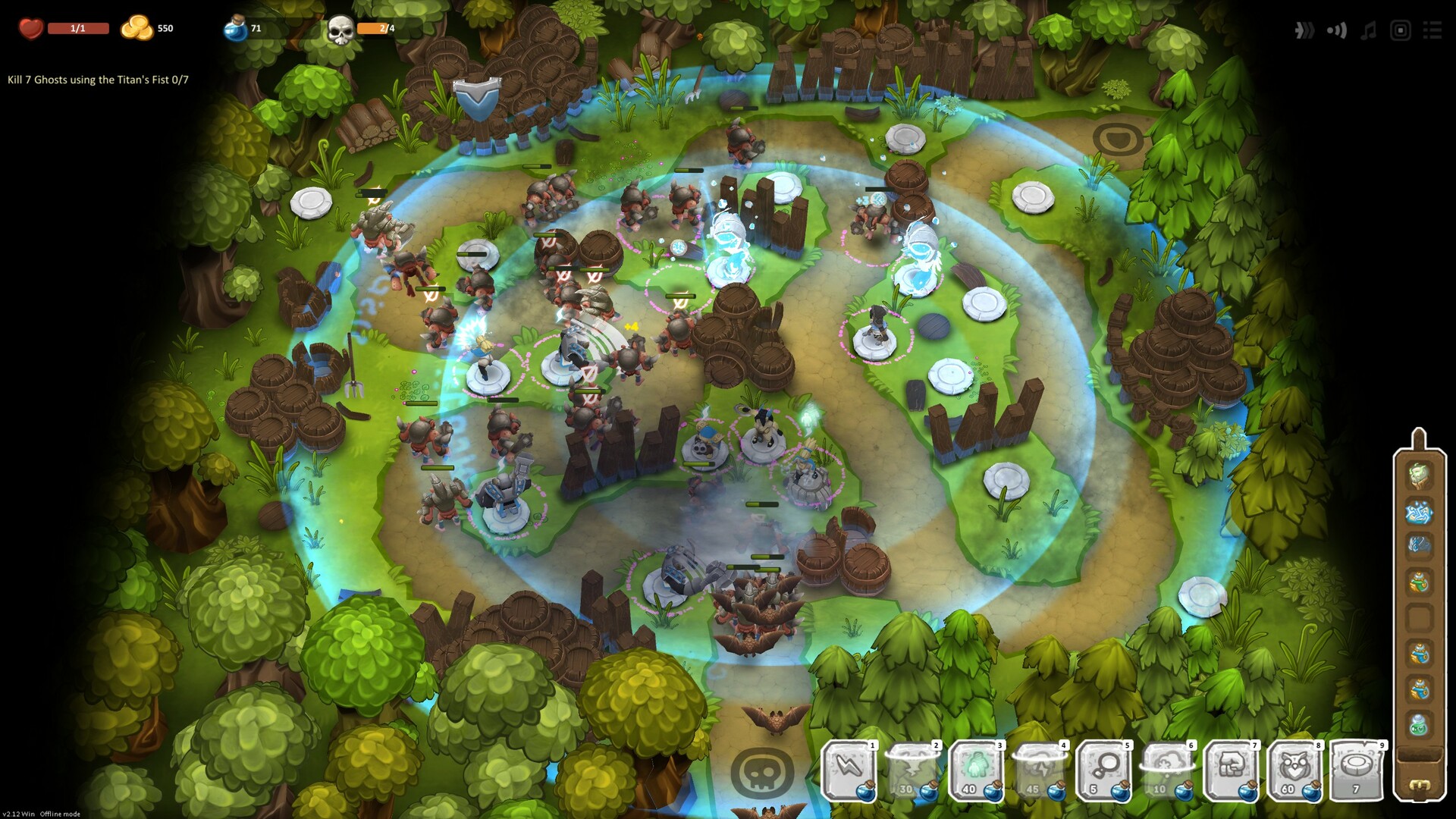Select the blue shield banner on the map

tap(479, 97)
